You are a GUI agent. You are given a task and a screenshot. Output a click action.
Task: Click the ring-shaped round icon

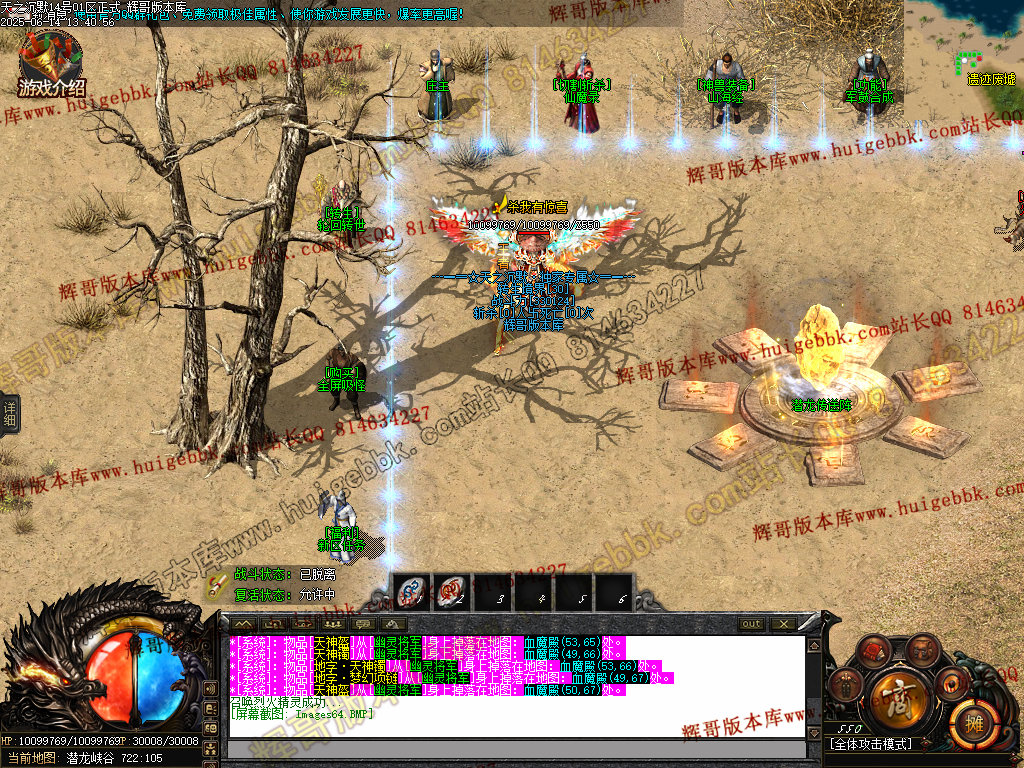(952, 683)
